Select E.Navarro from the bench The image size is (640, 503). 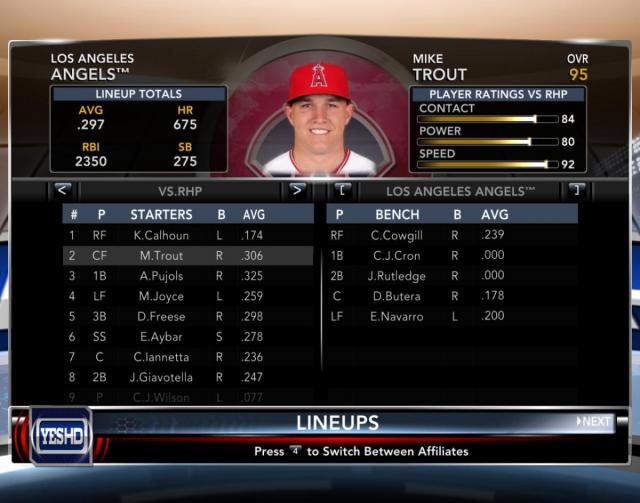coord(396,317)
